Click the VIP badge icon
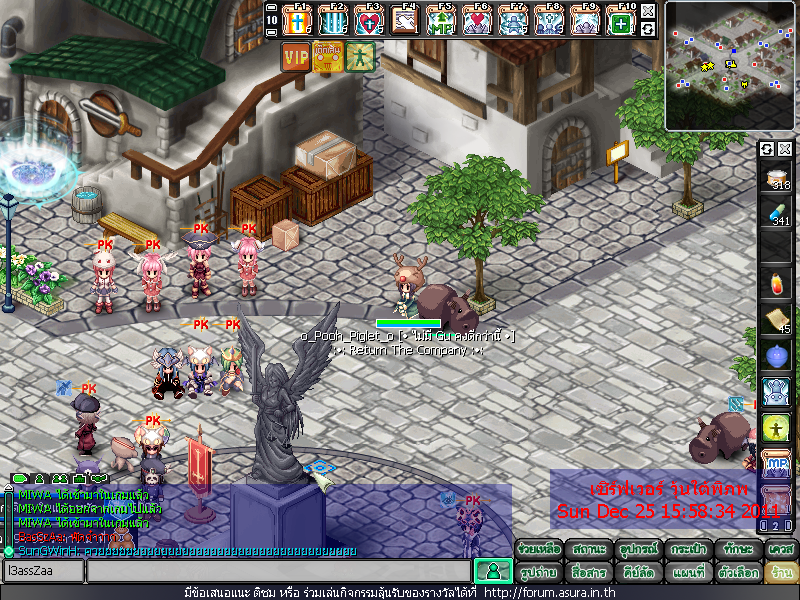This screenshot has width=800, height=600. pyautogui.click(x=296, y=56)
